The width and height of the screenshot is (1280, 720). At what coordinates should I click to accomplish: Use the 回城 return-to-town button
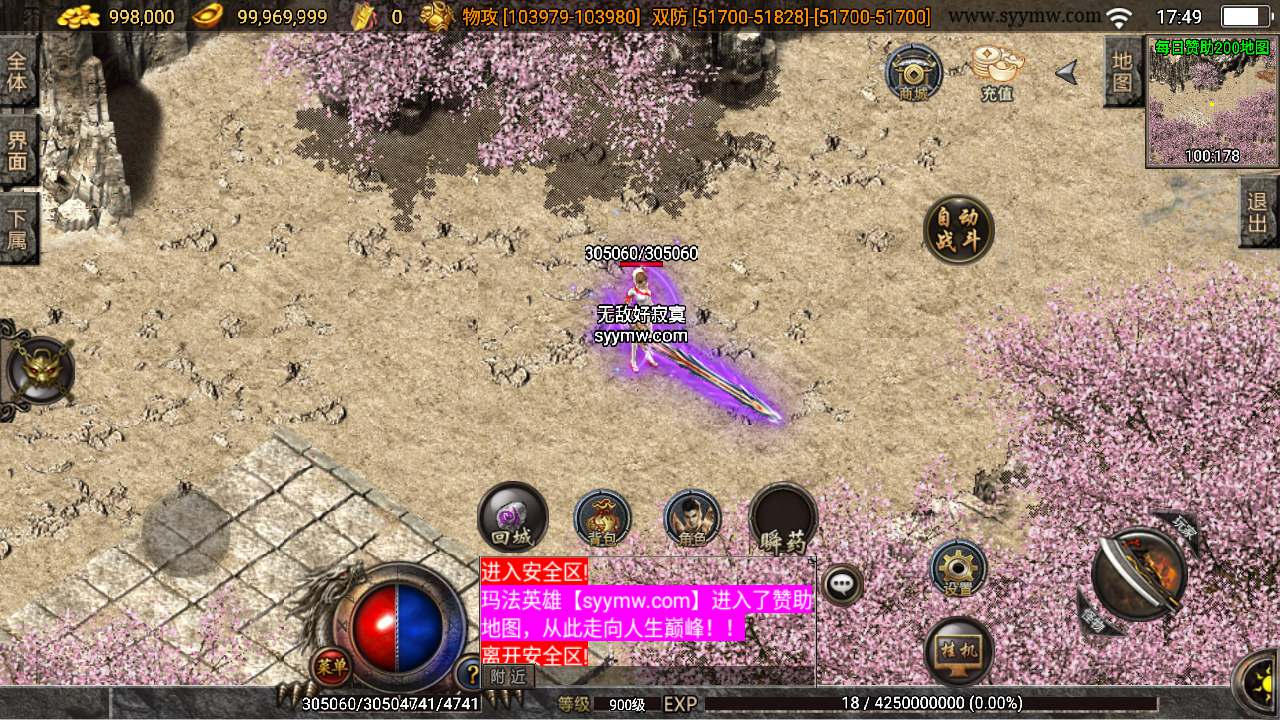click(512, 518)
